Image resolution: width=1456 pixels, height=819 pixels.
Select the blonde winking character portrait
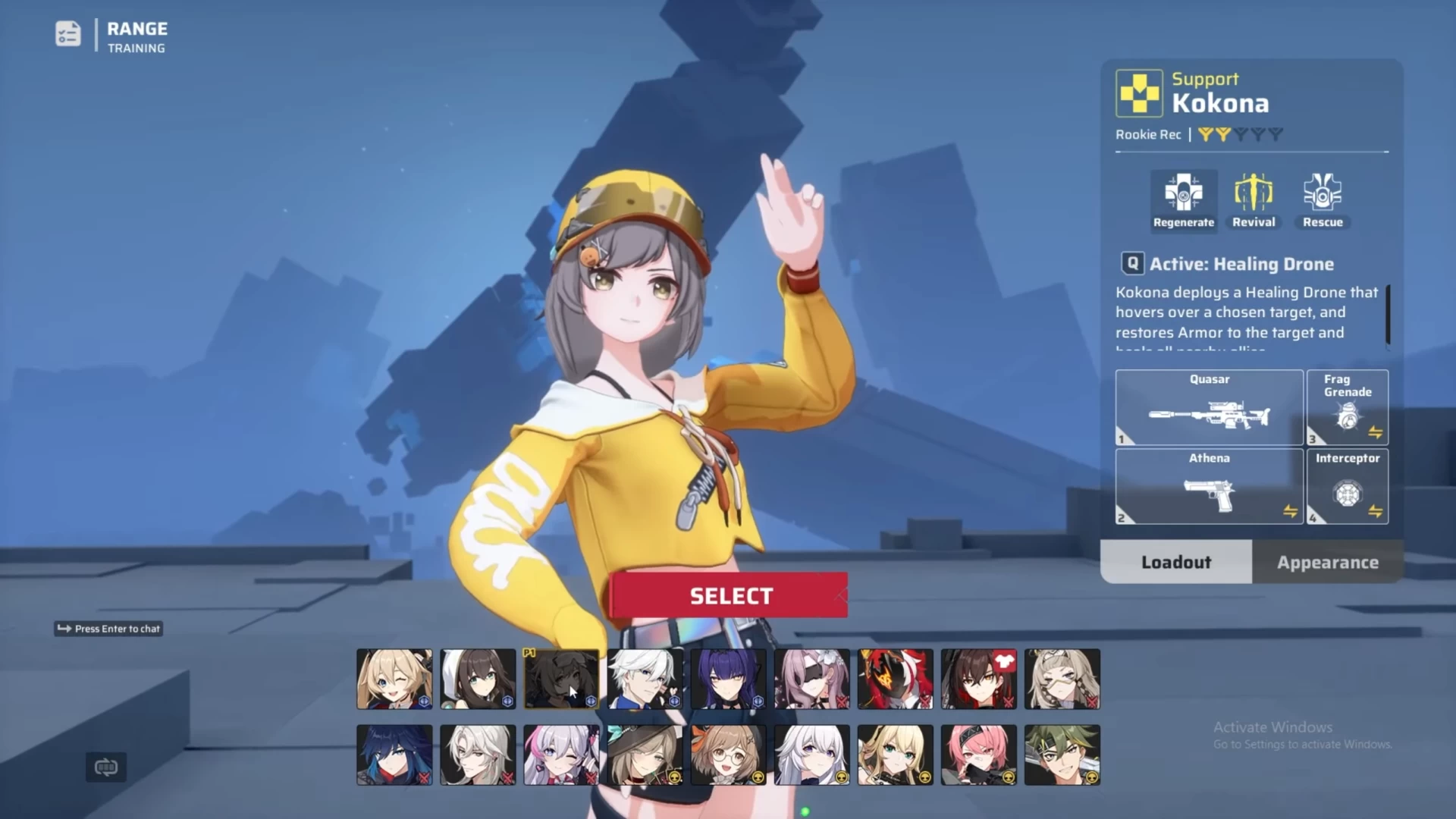coord(394,679)
